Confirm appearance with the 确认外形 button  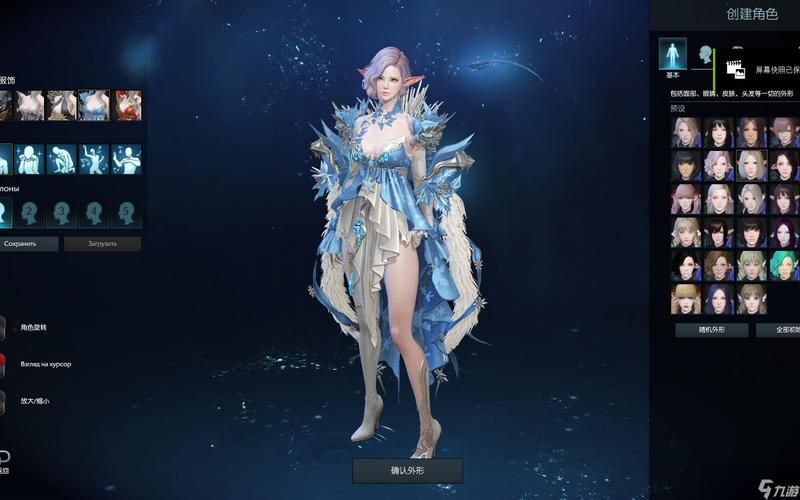(407, 471)
